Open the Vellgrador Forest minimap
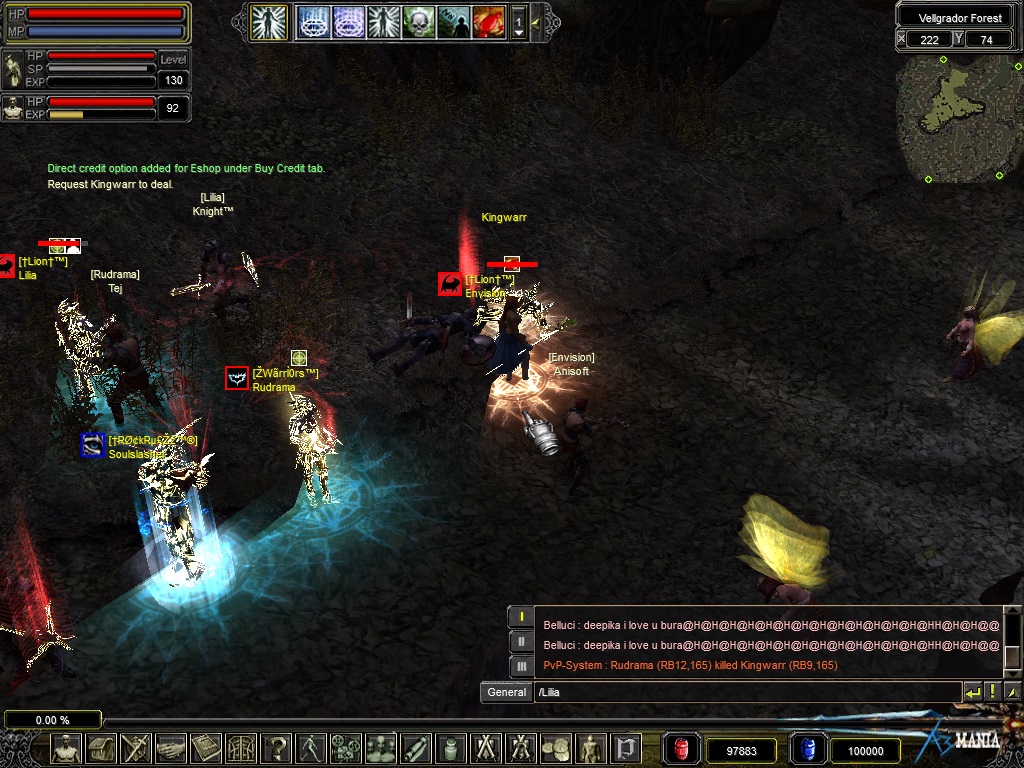1024x768 pixels. click(x=959, y=117)
